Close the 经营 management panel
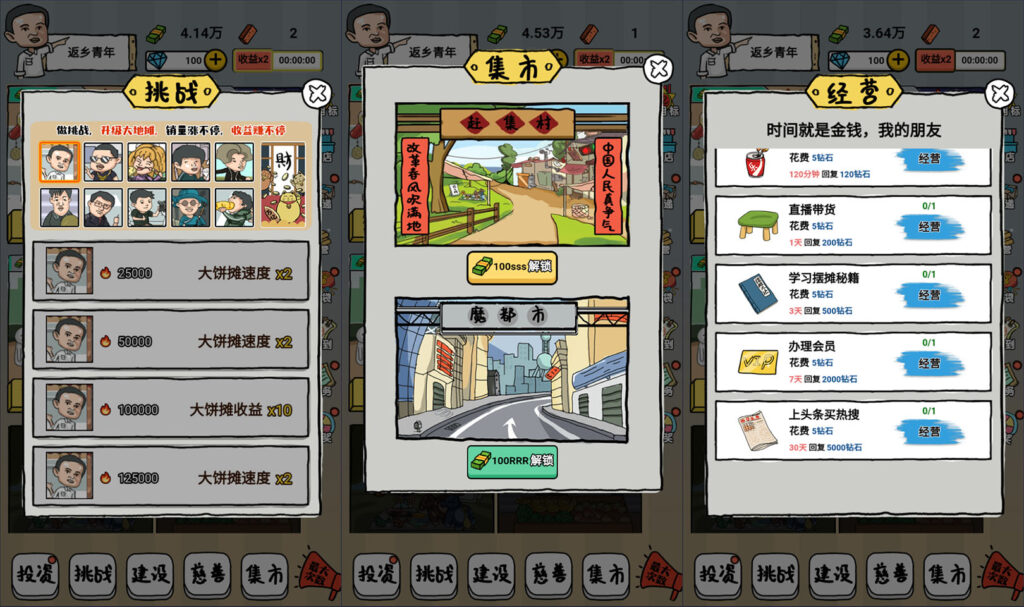This screenshot has width=1024, height=607. (999, 94)
